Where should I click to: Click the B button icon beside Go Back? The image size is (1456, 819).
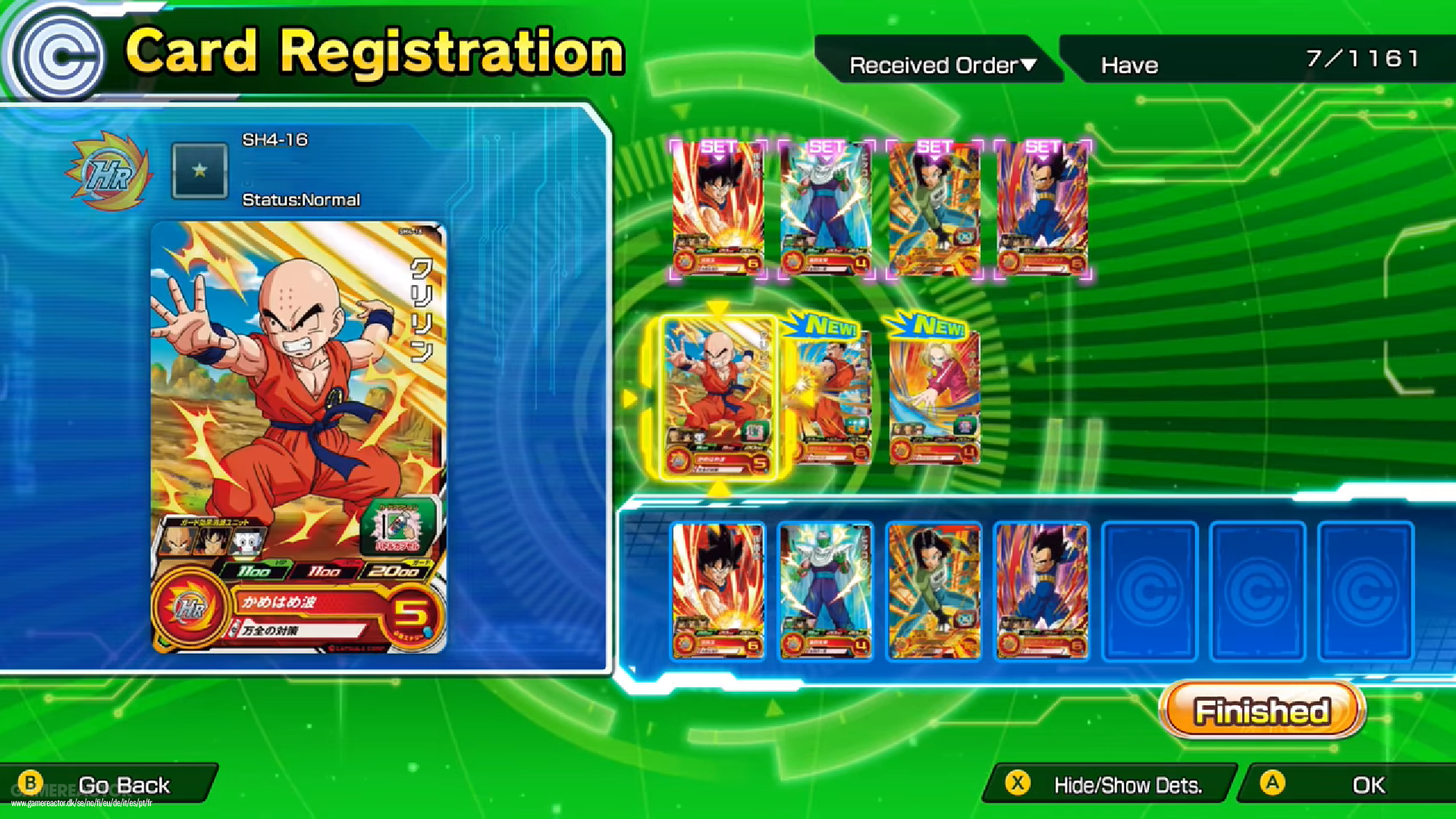(x=32, y=784)
